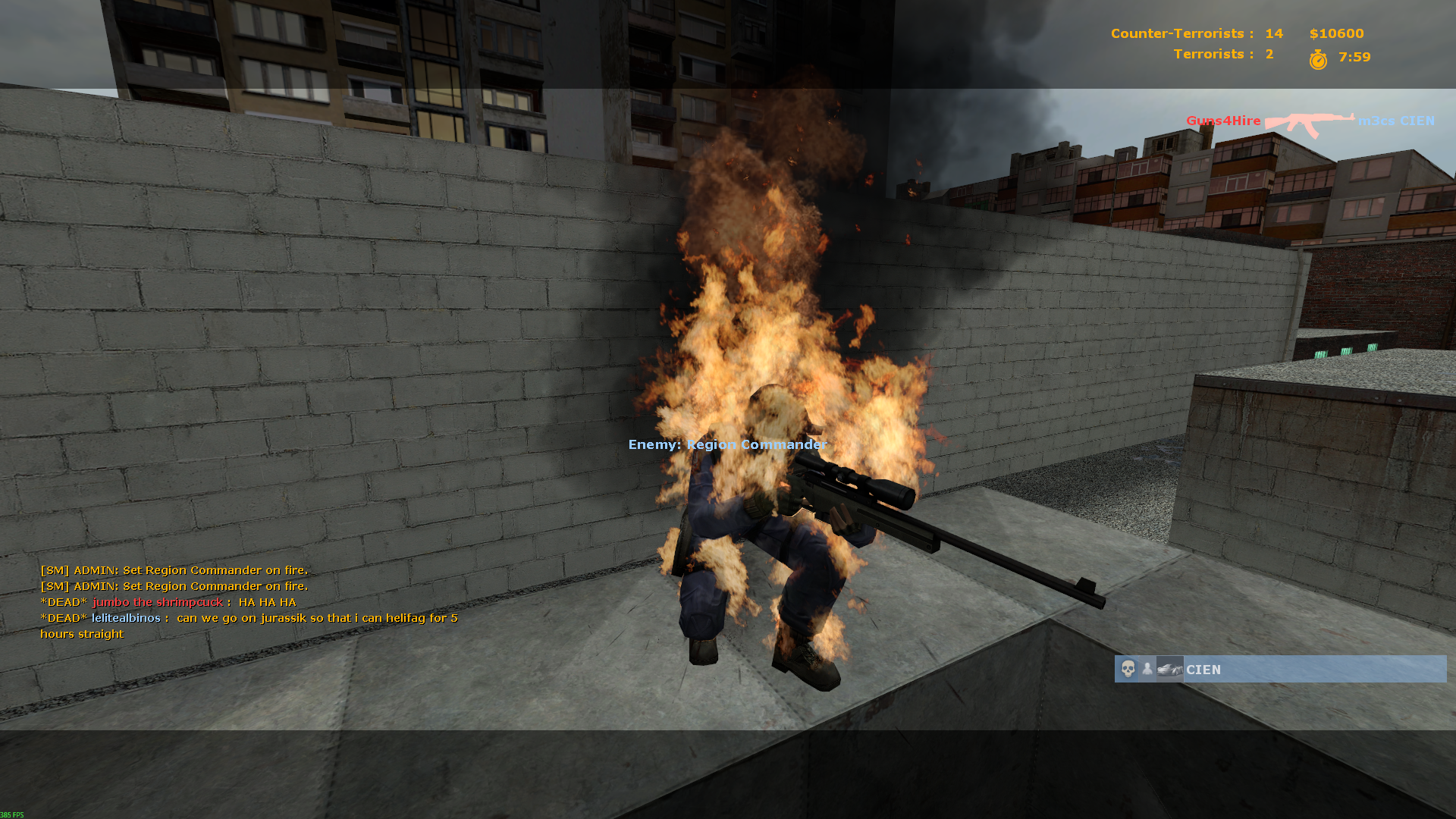Image resolution: width=1456 pixels, height=819 pixels.
Task: Select the Guns4Hire kill feed entry
Action: point(1310,121)
